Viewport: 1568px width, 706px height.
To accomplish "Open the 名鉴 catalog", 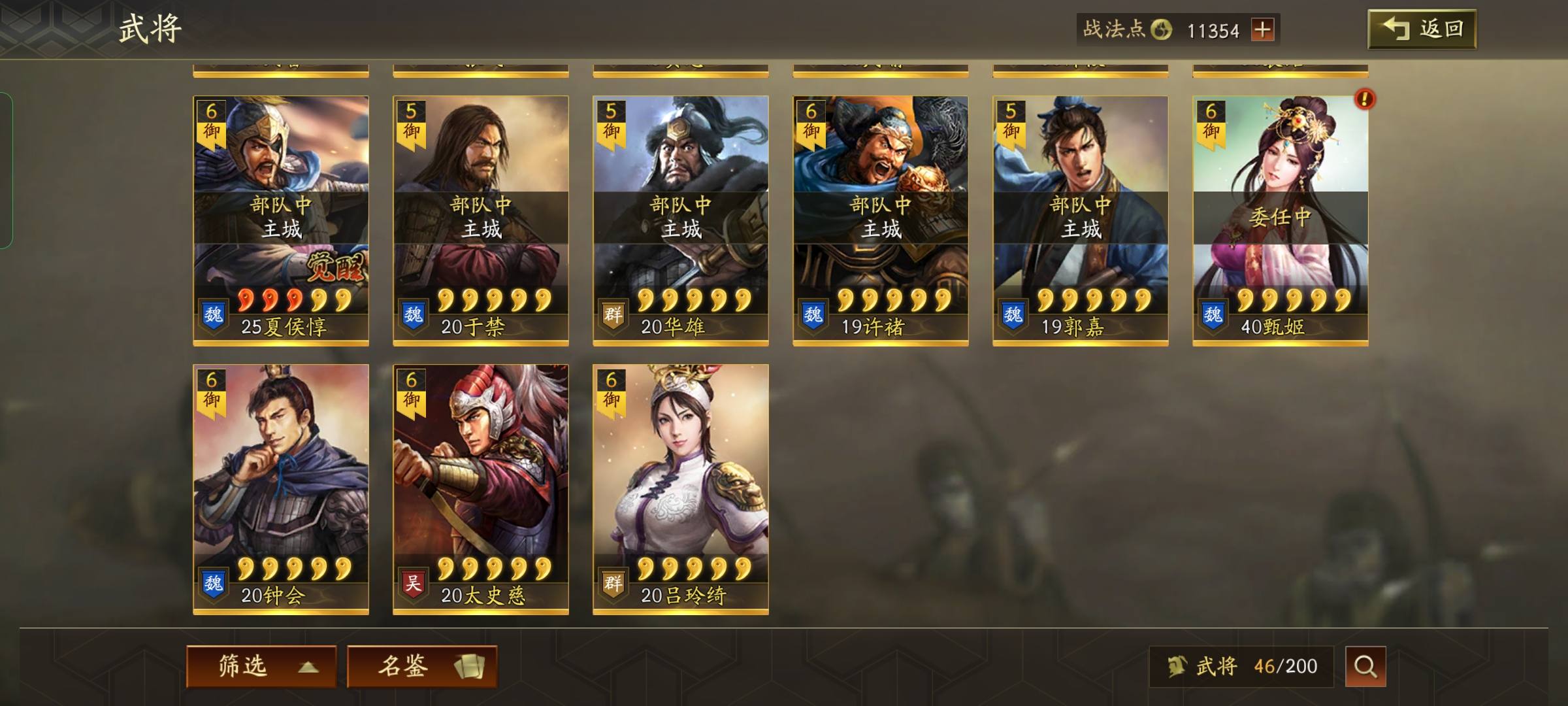I will 422,666.
